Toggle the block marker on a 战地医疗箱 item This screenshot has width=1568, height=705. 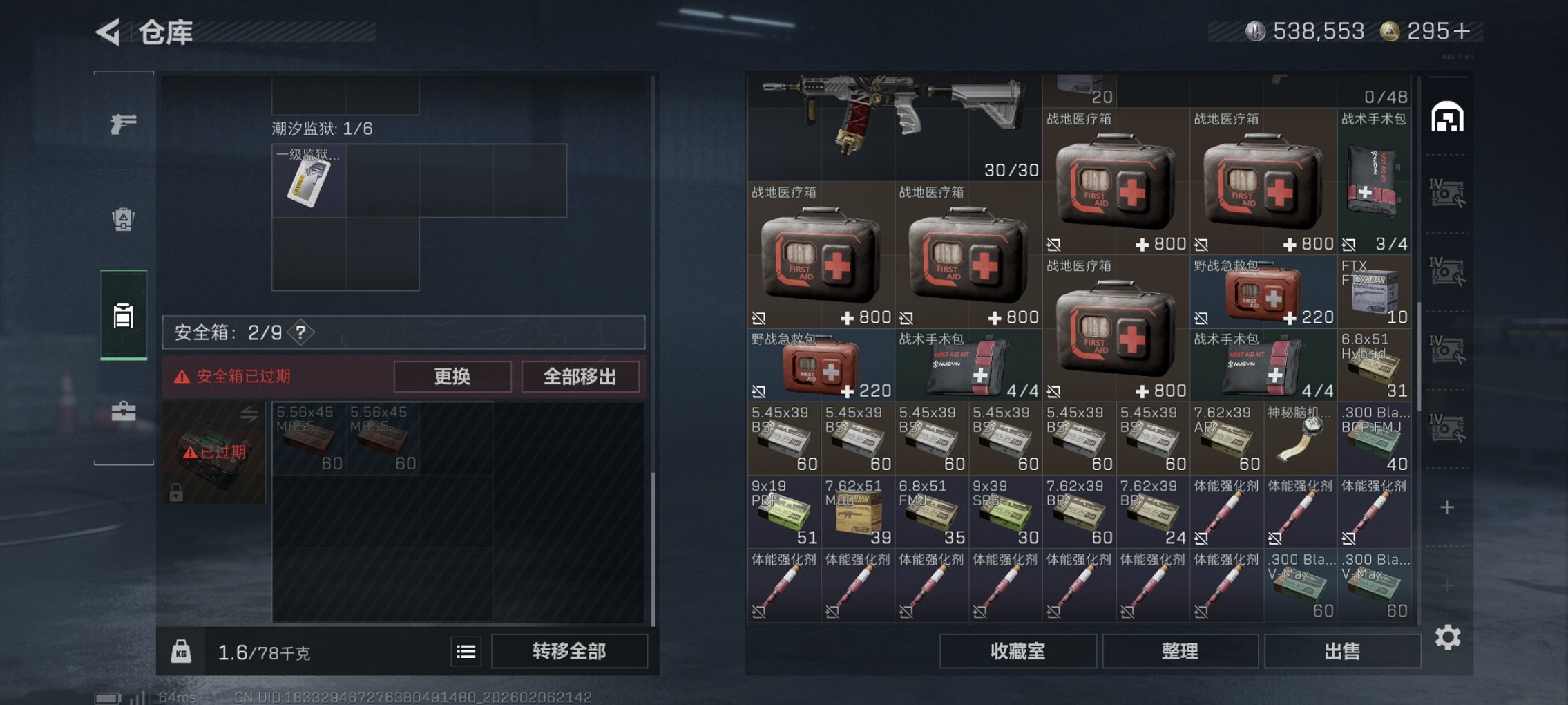coord(758,318)
